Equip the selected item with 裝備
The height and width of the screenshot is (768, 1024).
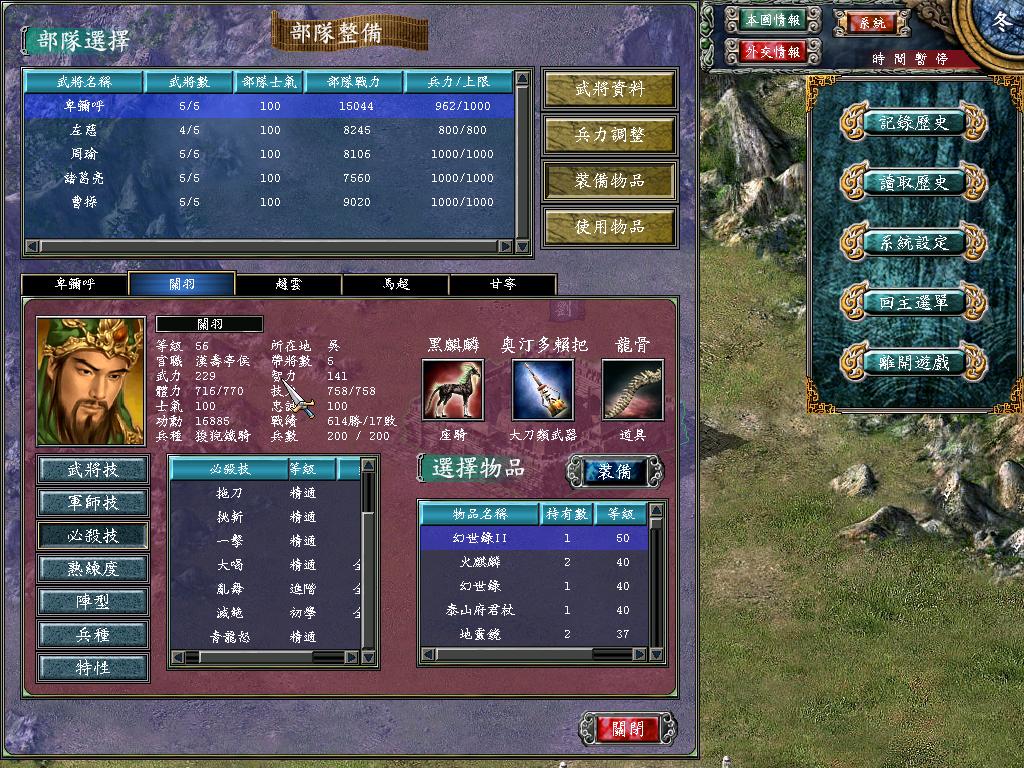point(615,471)
